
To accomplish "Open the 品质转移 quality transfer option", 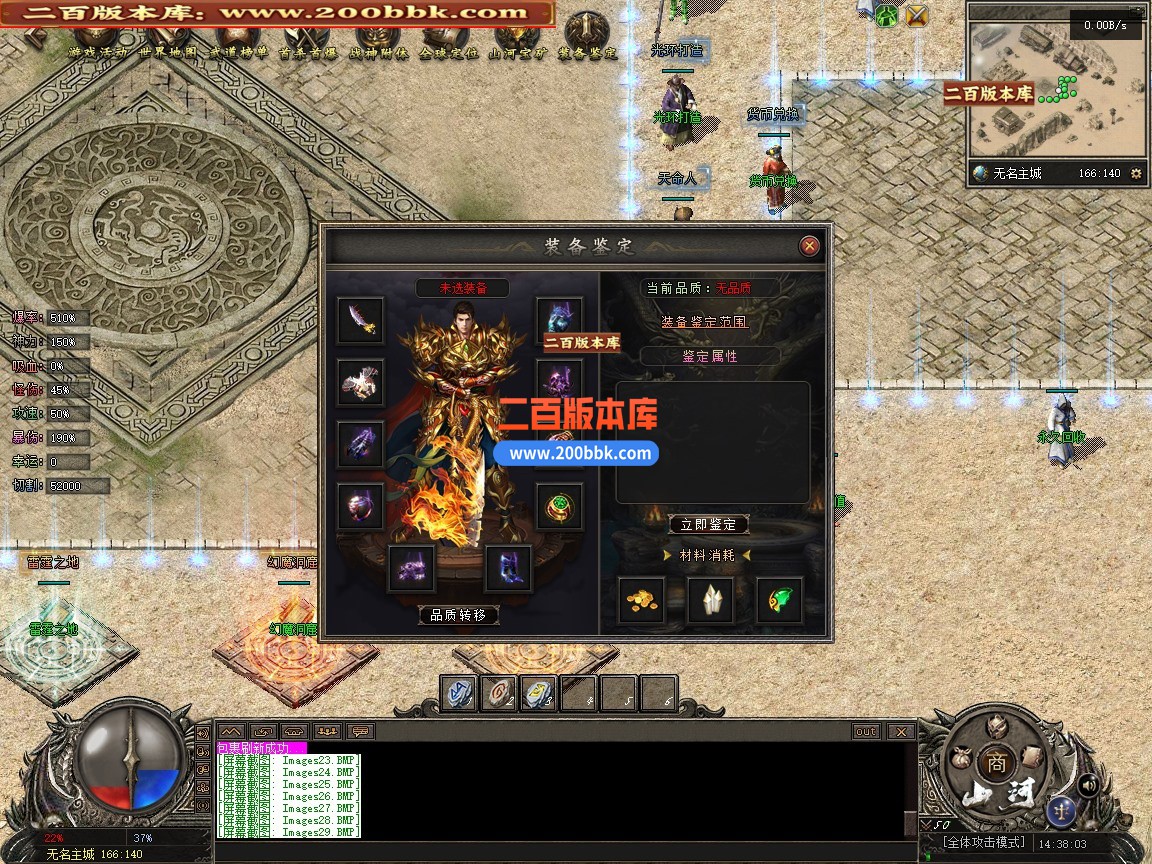I will click(458, 615).
